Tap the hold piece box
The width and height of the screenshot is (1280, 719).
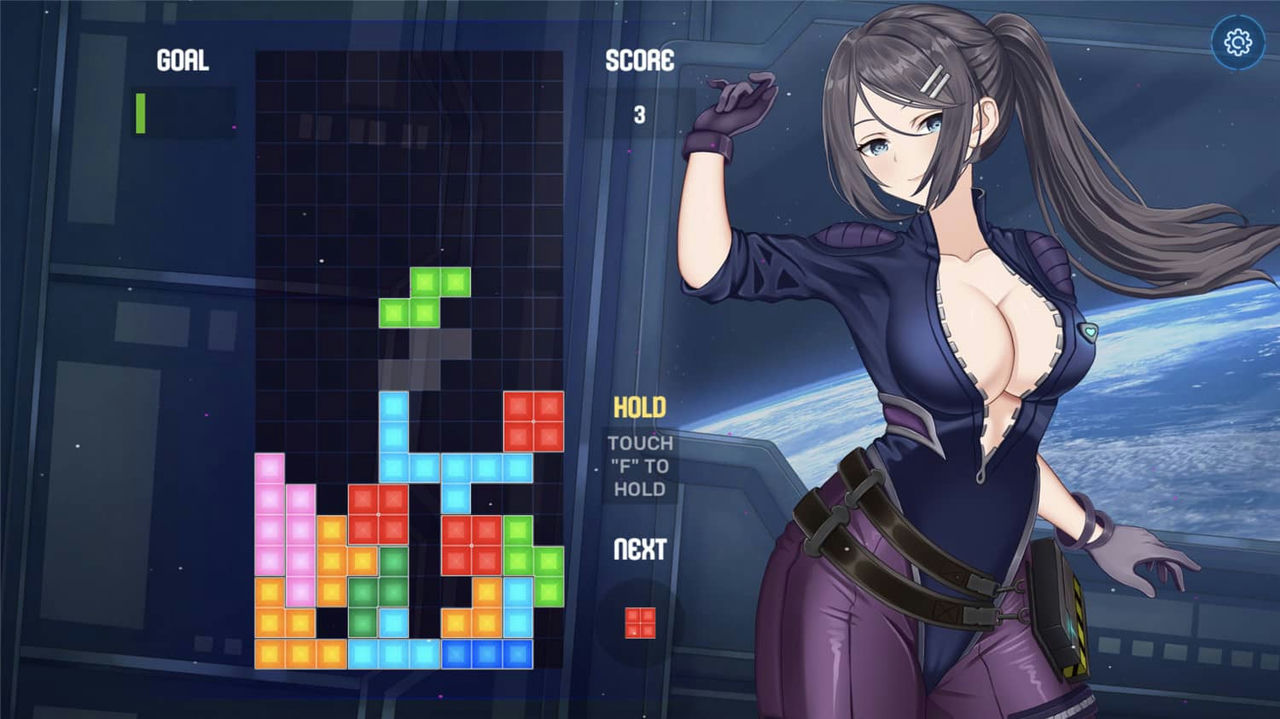pos(640,465)
